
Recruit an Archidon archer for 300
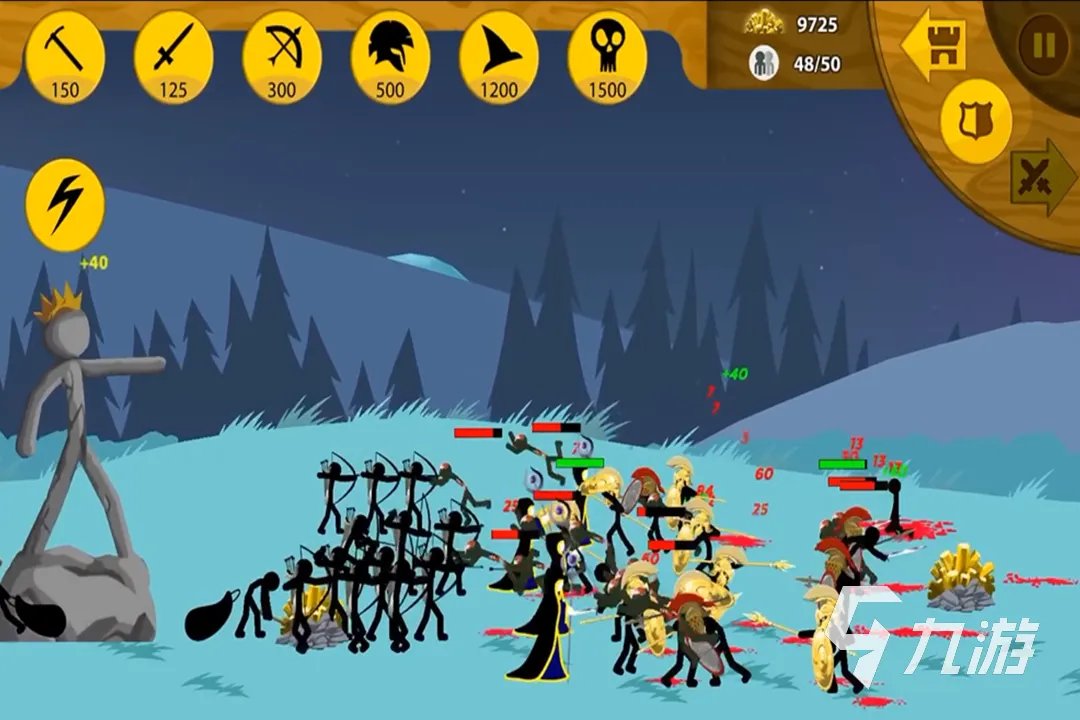point(281,55)
